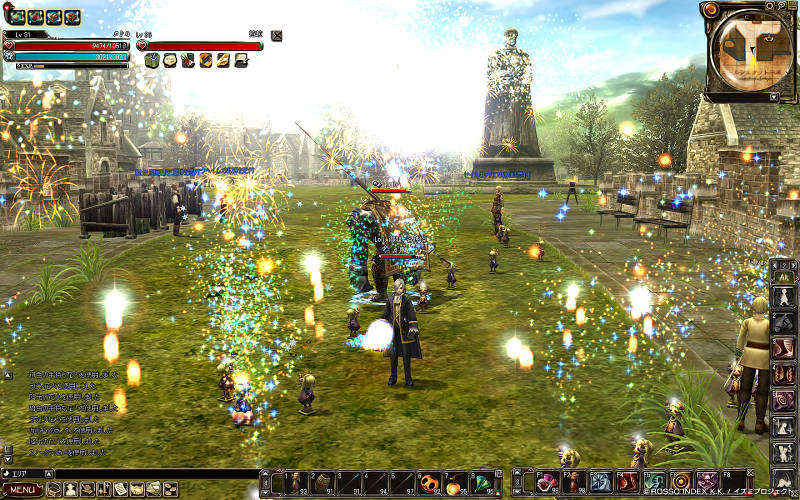This screenshot has width=800, height=500.
Task: Click the orange orb above the minimap
Action: coord(711,9)
